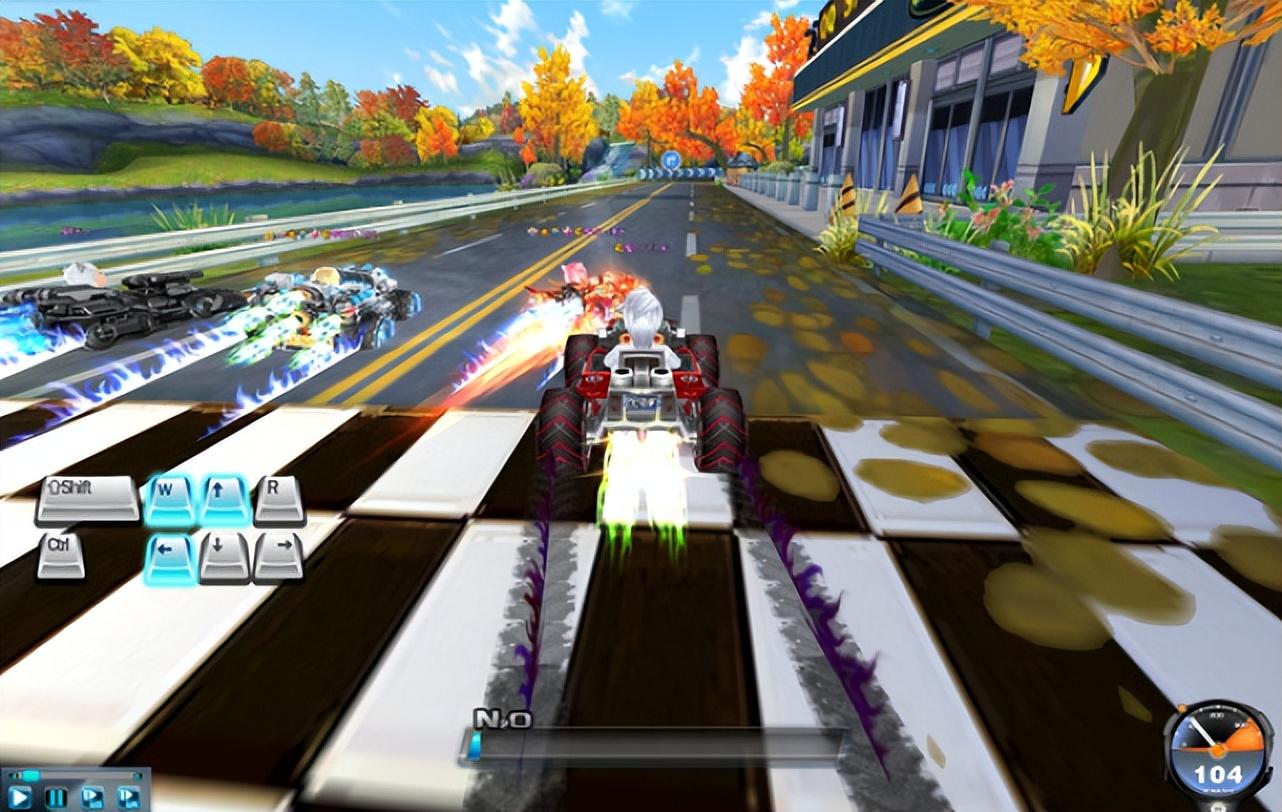Set replay to quarter-speed slow motion
This screenshot has width=1282, height=812.
point(128,797)
